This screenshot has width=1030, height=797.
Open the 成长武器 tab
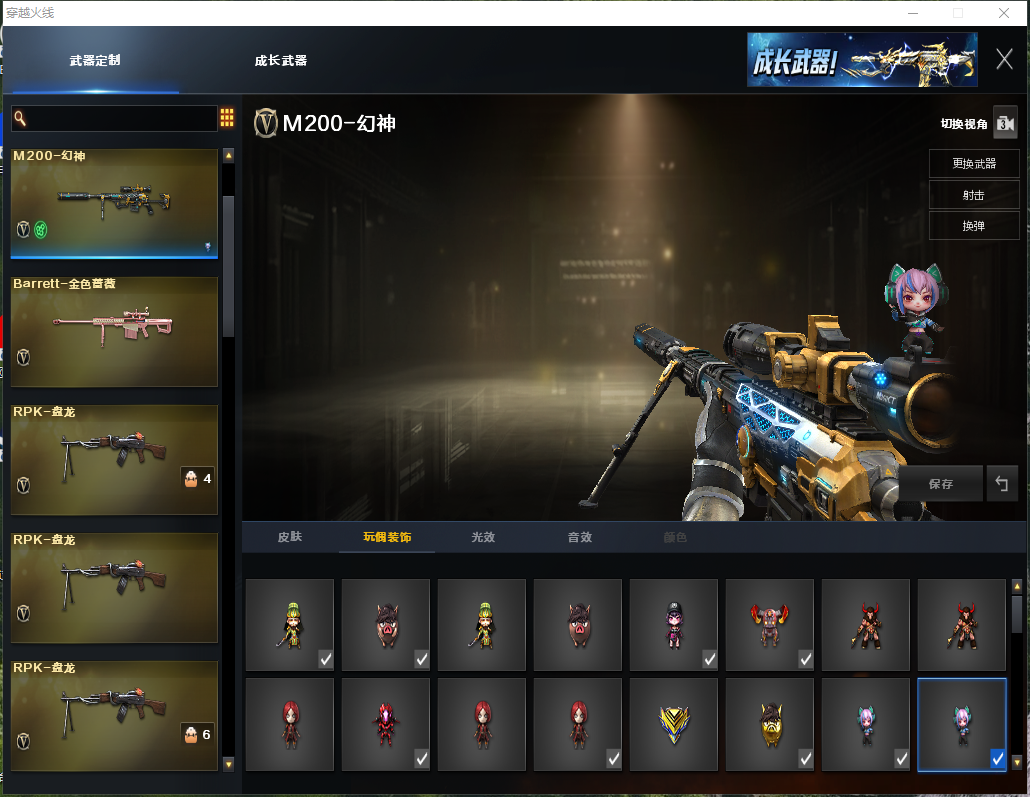click(281, 61)
